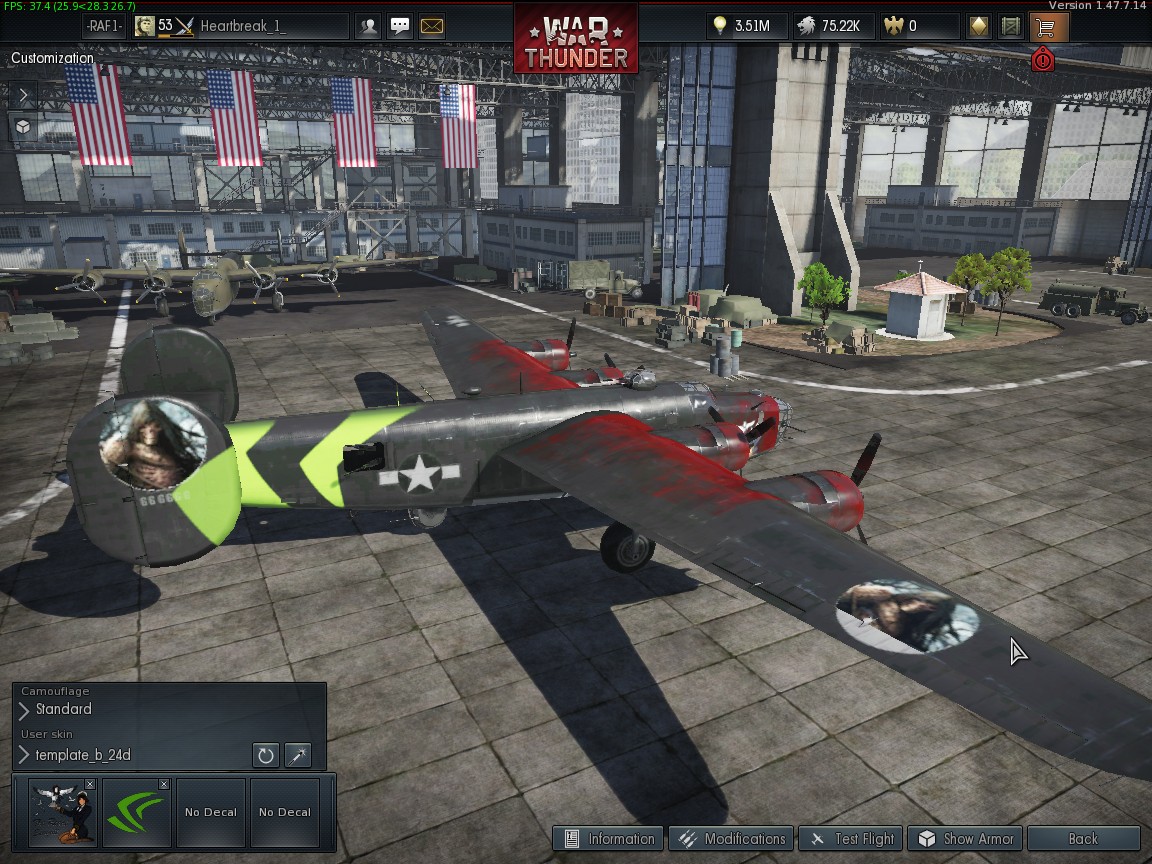Viewport: 1152px width, 864px height.
Task: Open the chat speech bubble icon
Action: coord(400,26)
